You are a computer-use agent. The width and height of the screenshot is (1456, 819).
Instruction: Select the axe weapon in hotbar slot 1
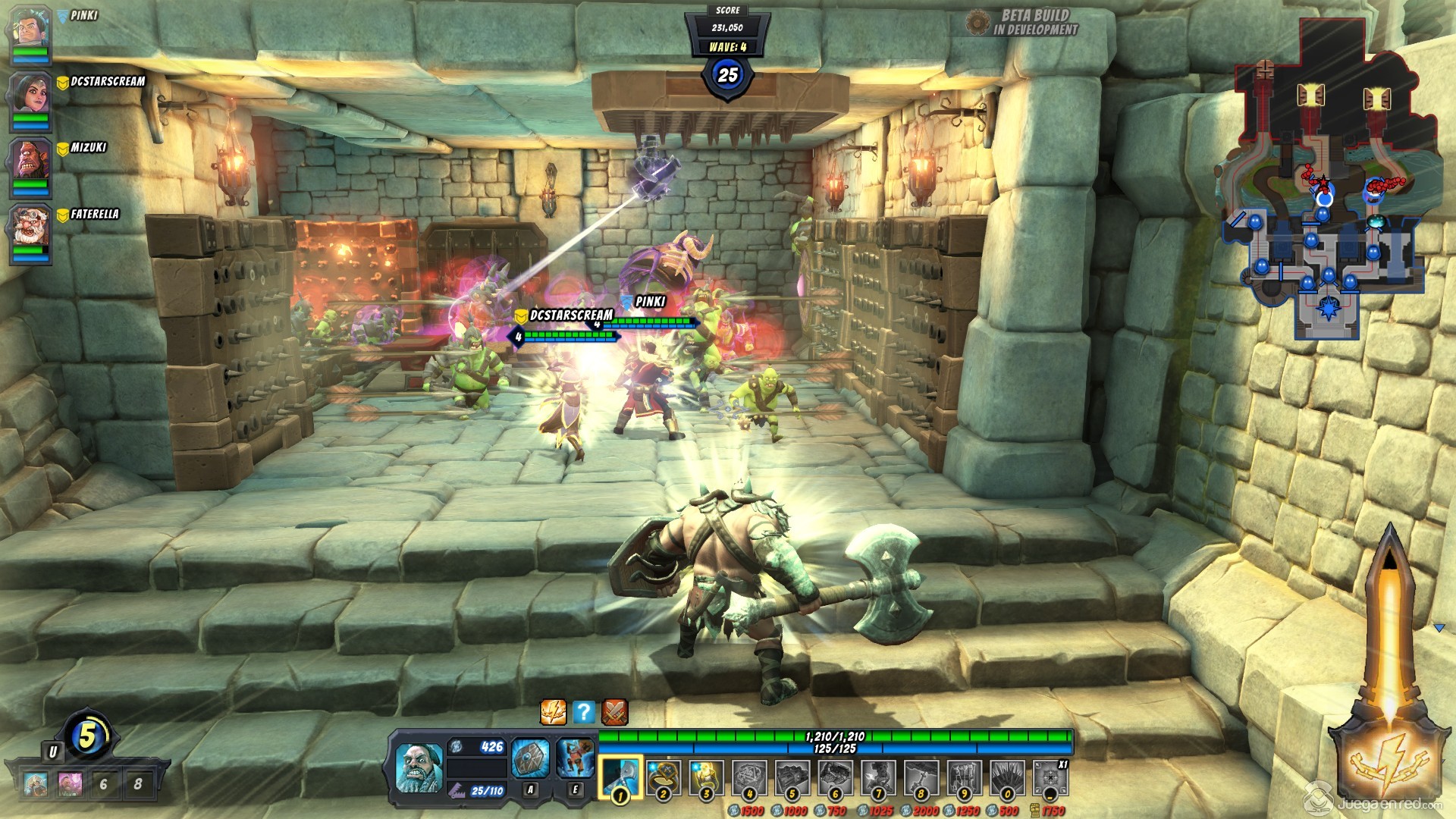click(620, 776)
